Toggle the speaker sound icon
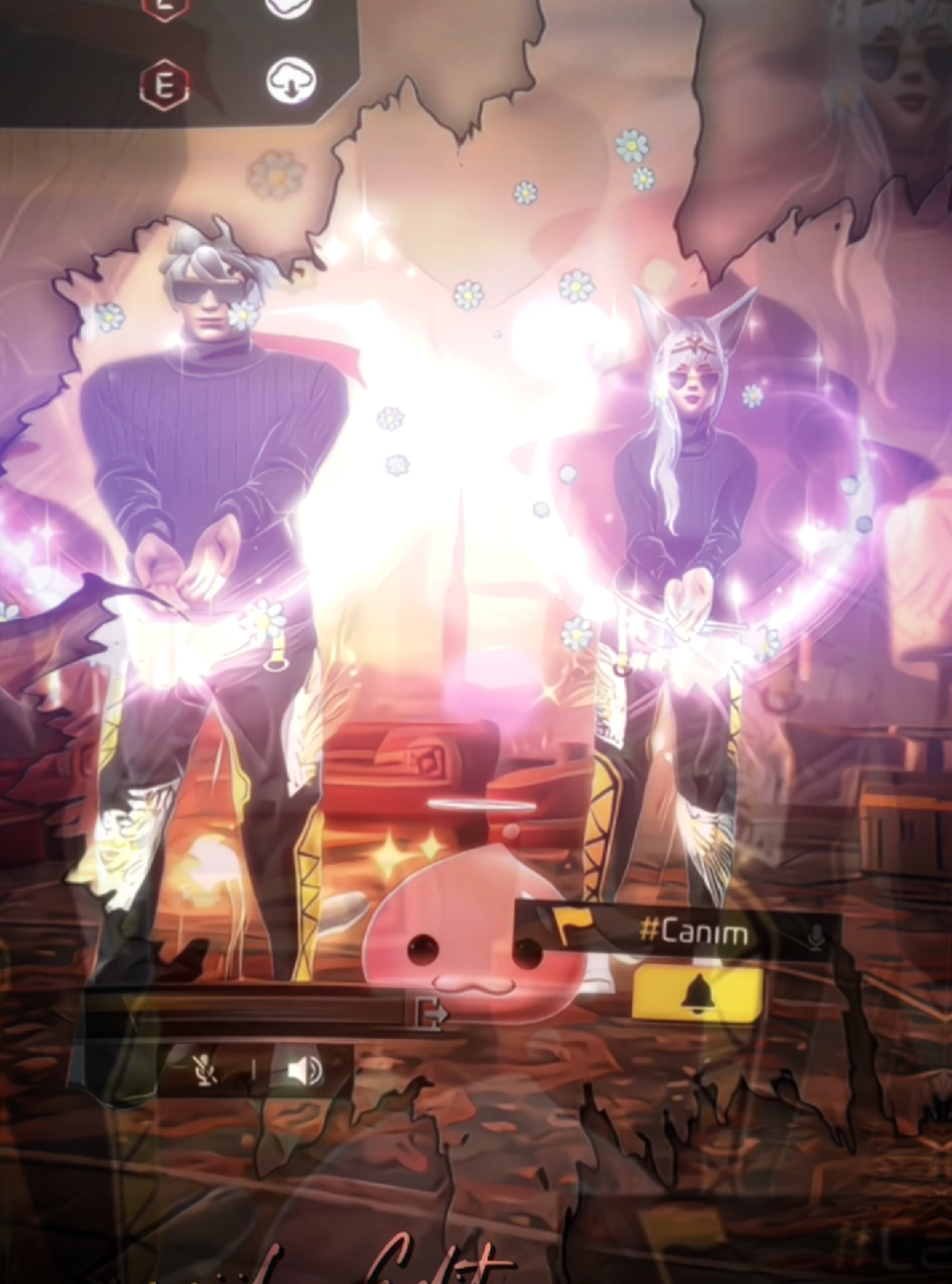 (x=303, y=1071)
